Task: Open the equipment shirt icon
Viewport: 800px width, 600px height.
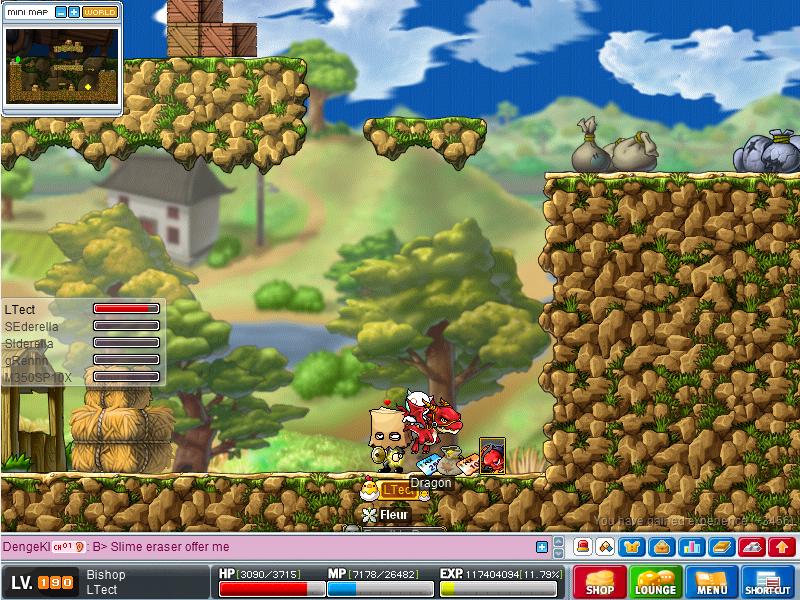Action: [633, 547]
